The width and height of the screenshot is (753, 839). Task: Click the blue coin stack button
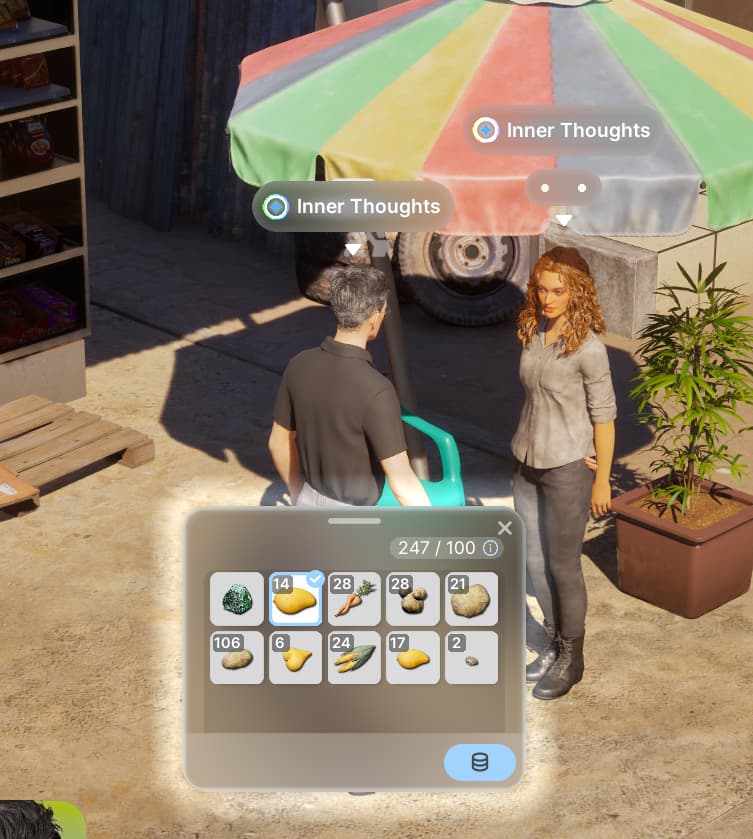pos(480,762)
